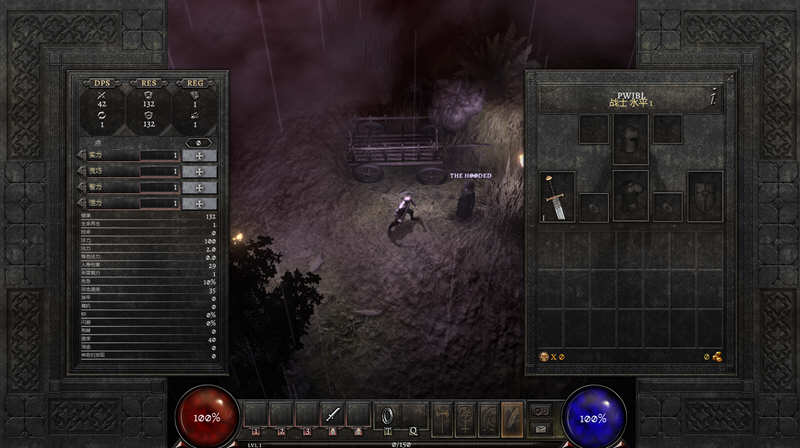Screen dimensions: 800x448
Task: Activate the sword skill on the hotbar
Action: coord(332,414)
